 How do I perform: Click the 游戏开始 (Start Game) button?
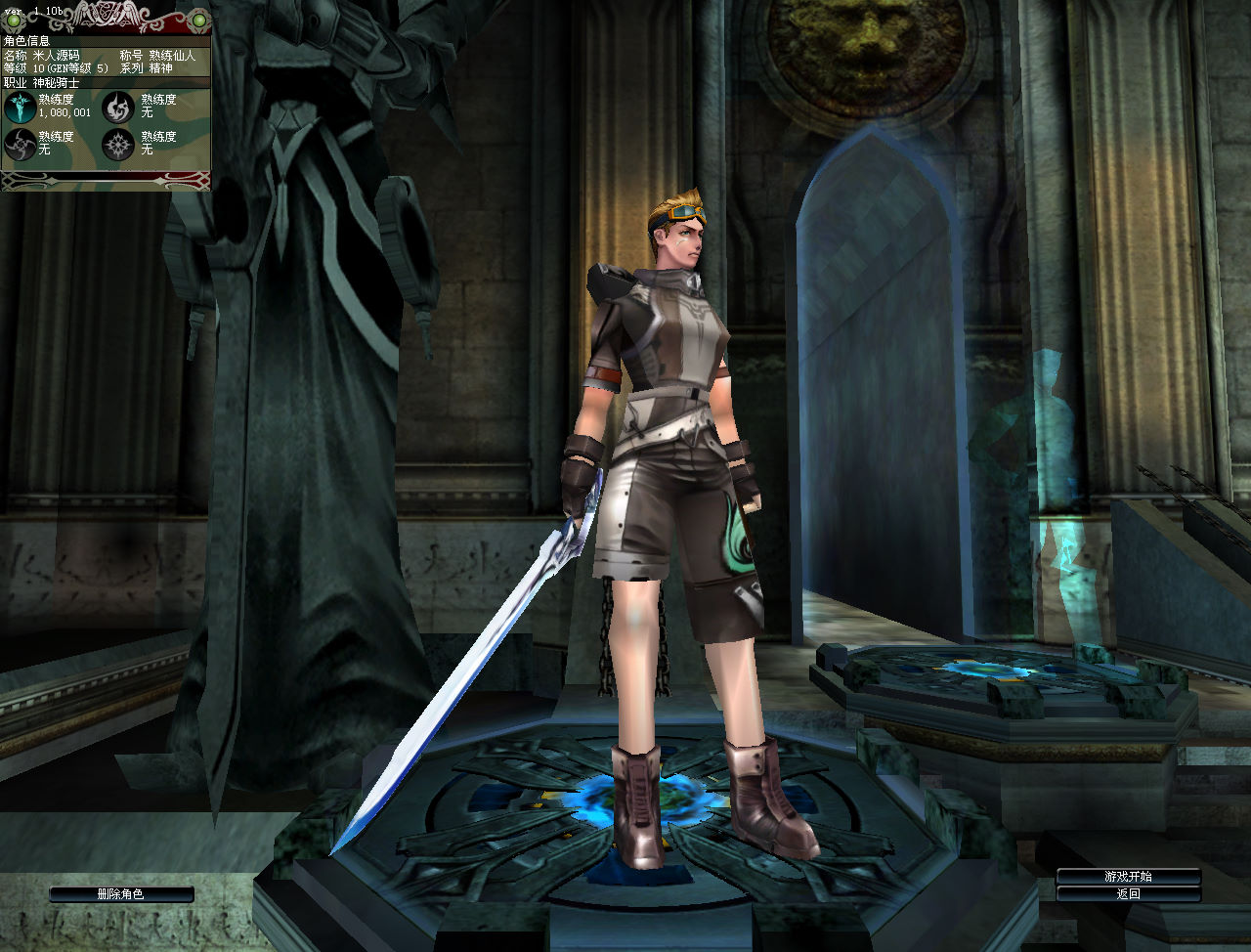click(x=1128, y=877)
